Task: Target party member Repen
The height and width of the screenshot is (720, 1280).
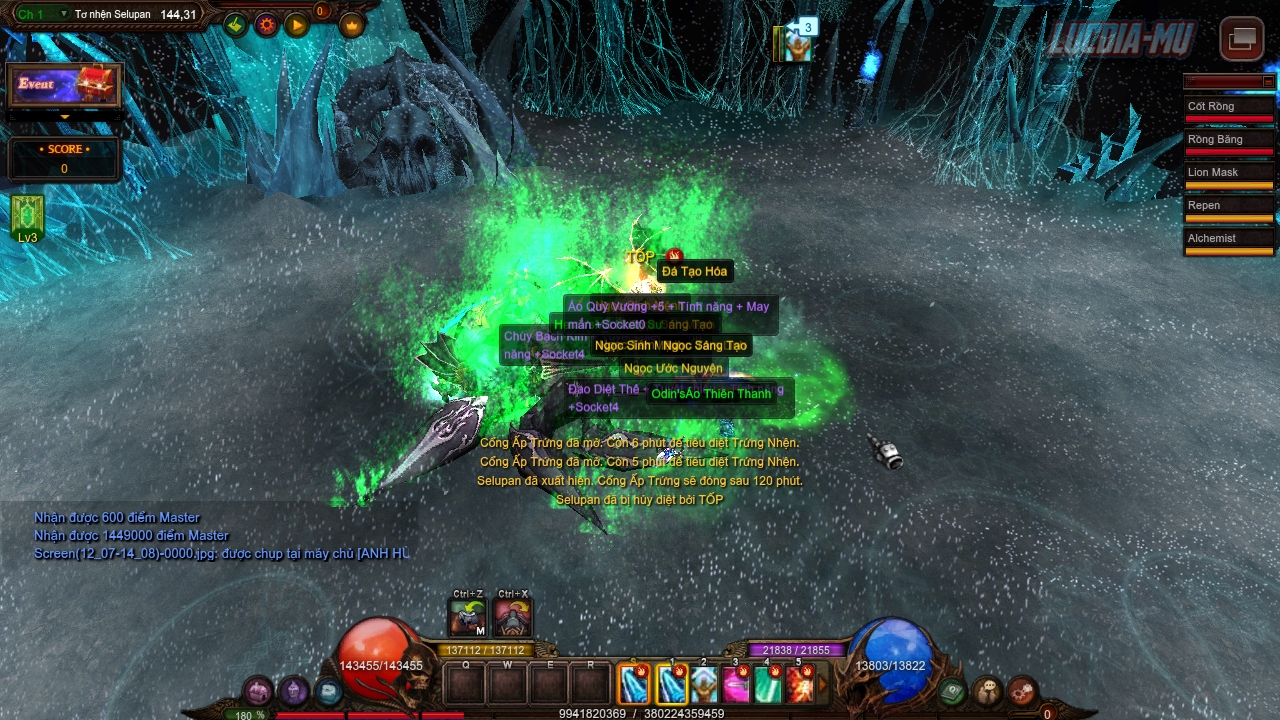Action: coord(1229,206)
